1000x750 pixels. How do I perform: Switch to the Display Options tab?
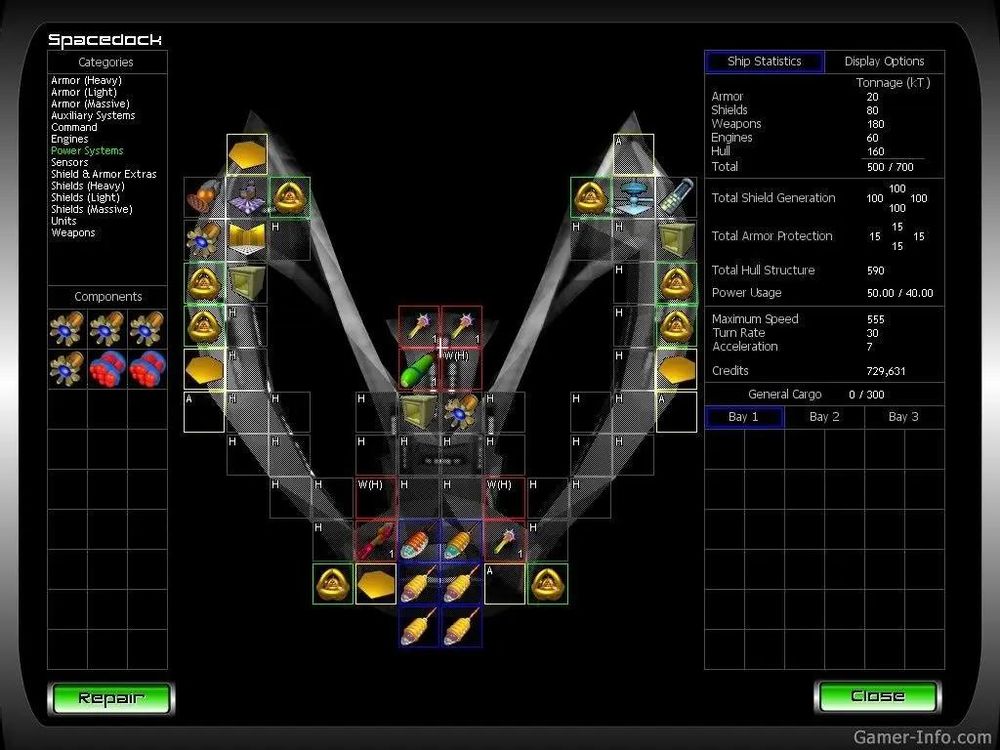point(884,62)
